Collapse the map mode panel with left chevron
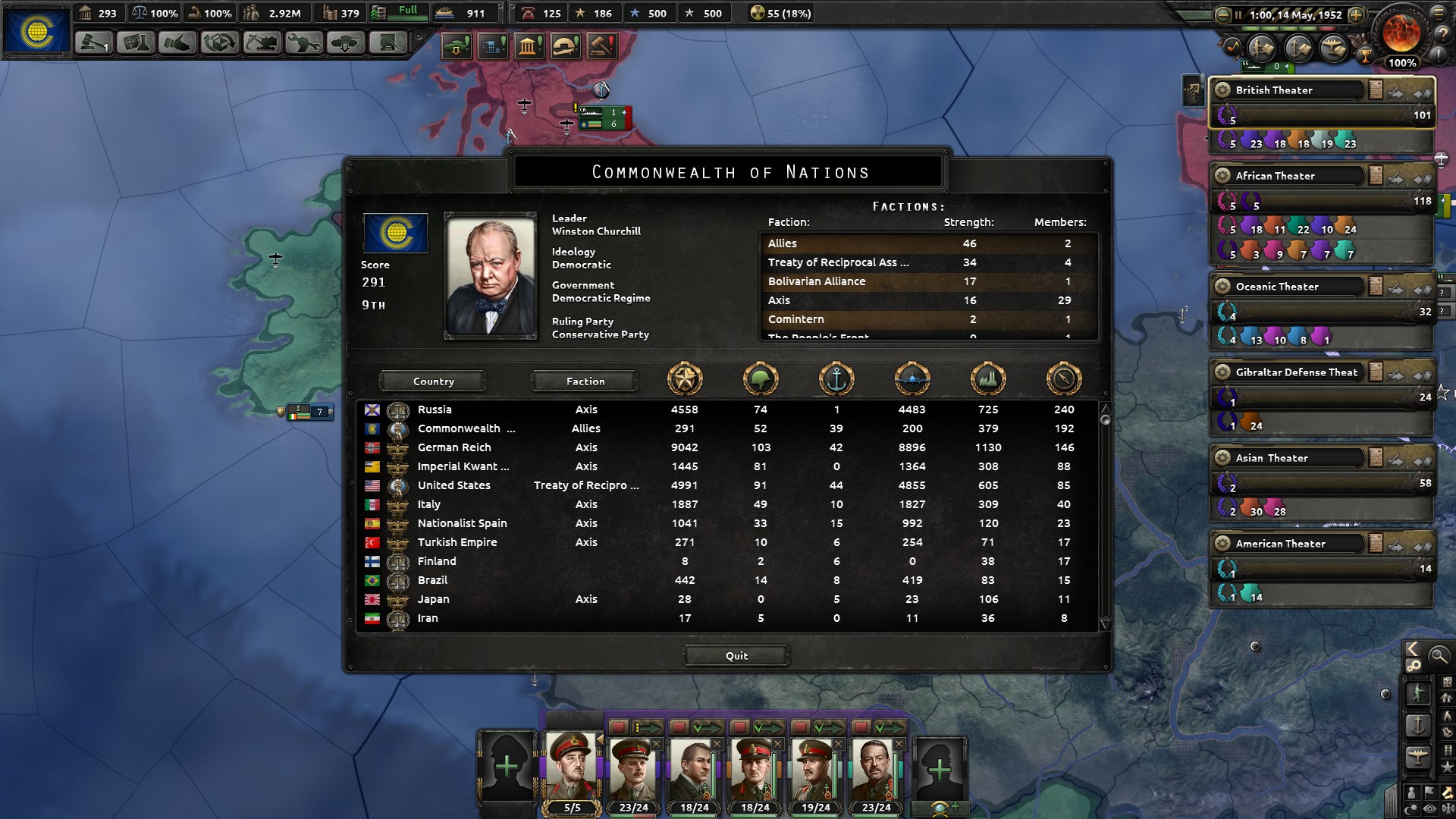Viewport: 1456px width, 819px height. (1411, 650)
